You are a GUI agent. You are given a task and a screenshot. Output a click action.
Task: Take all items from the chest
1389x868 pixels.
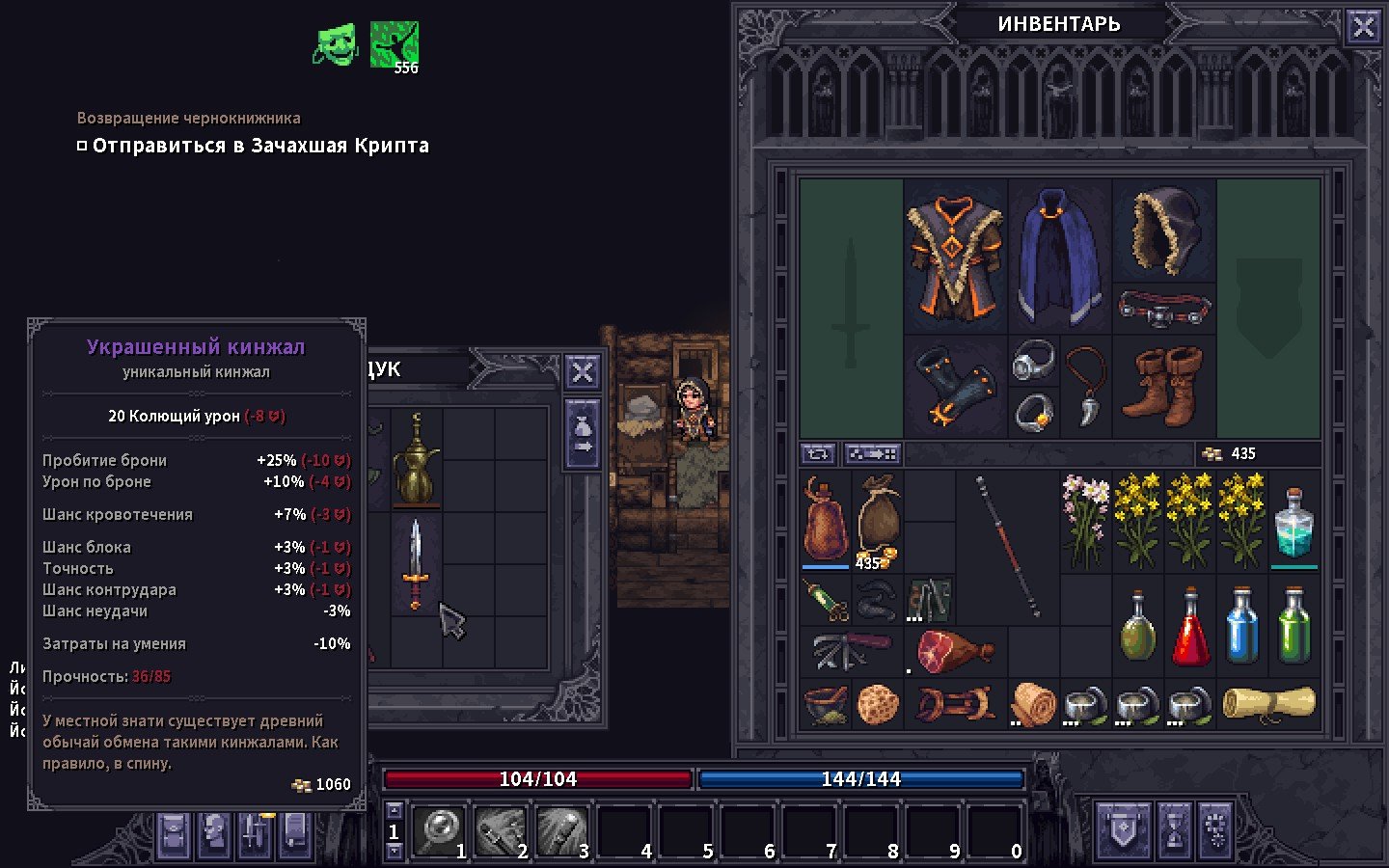[x=582, y=434]
